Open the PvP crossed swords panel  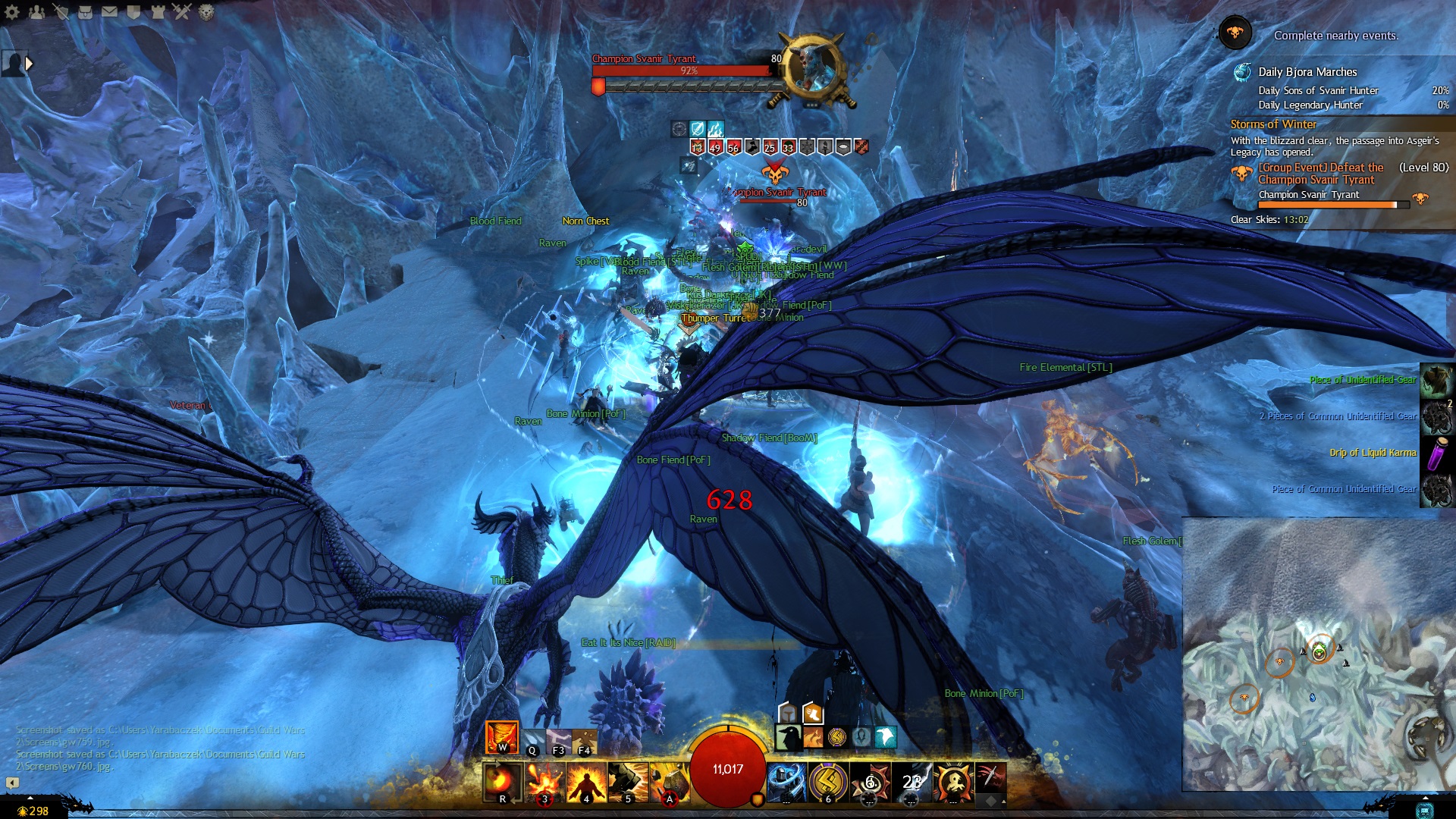coord(182,12)
